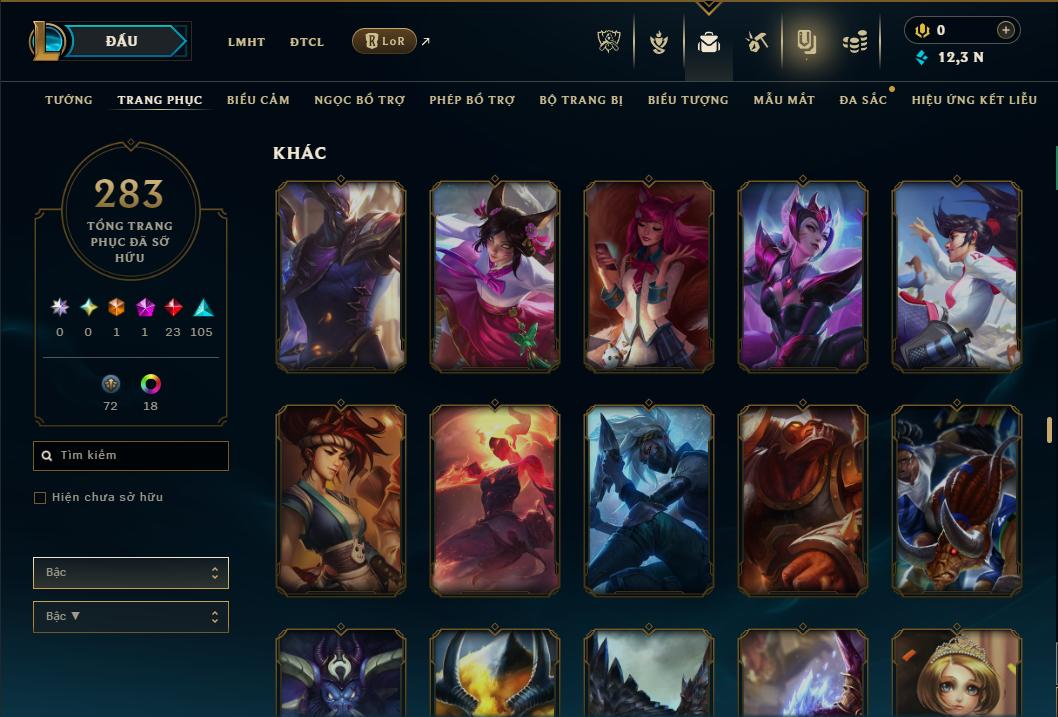Open the Bậc filter dropdown

pyautogui.click(x=131, y=573)
